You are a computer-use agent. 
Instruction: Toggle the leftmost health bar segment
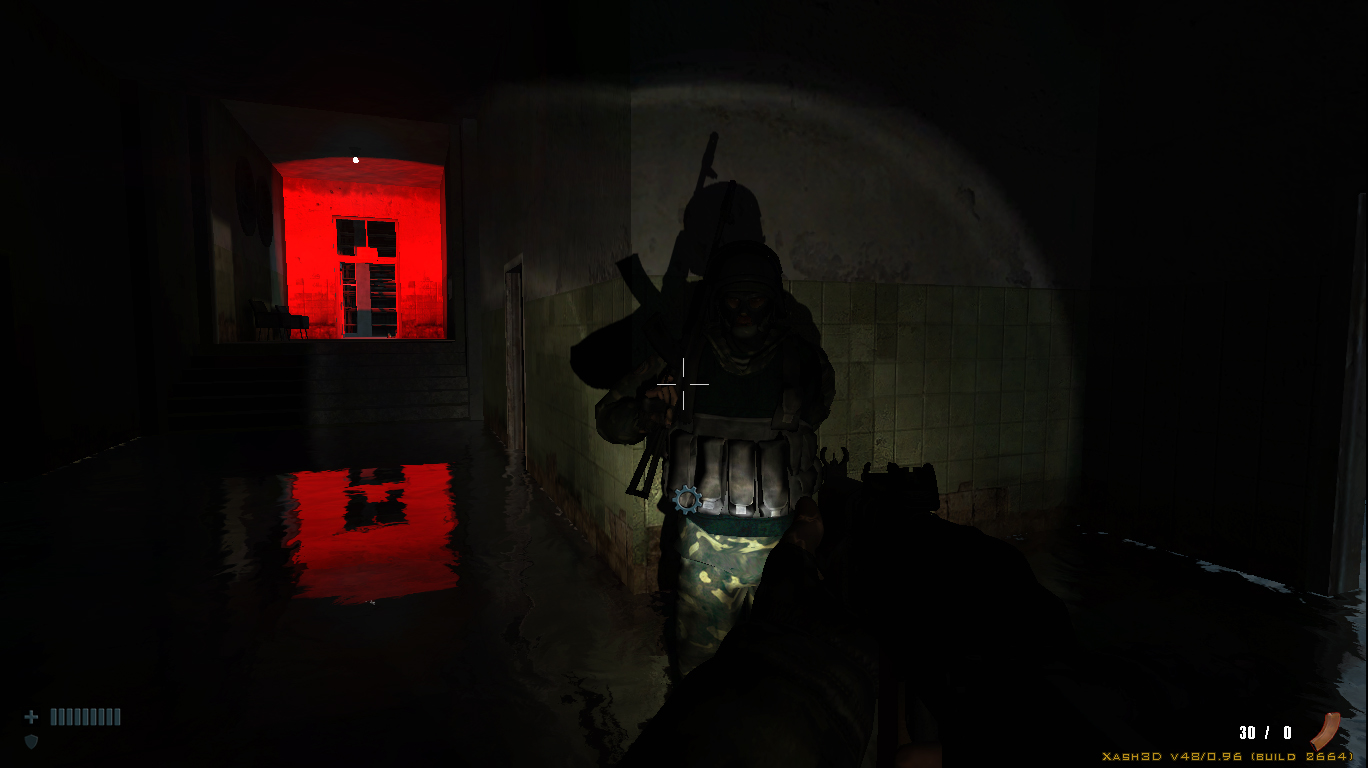52,716
